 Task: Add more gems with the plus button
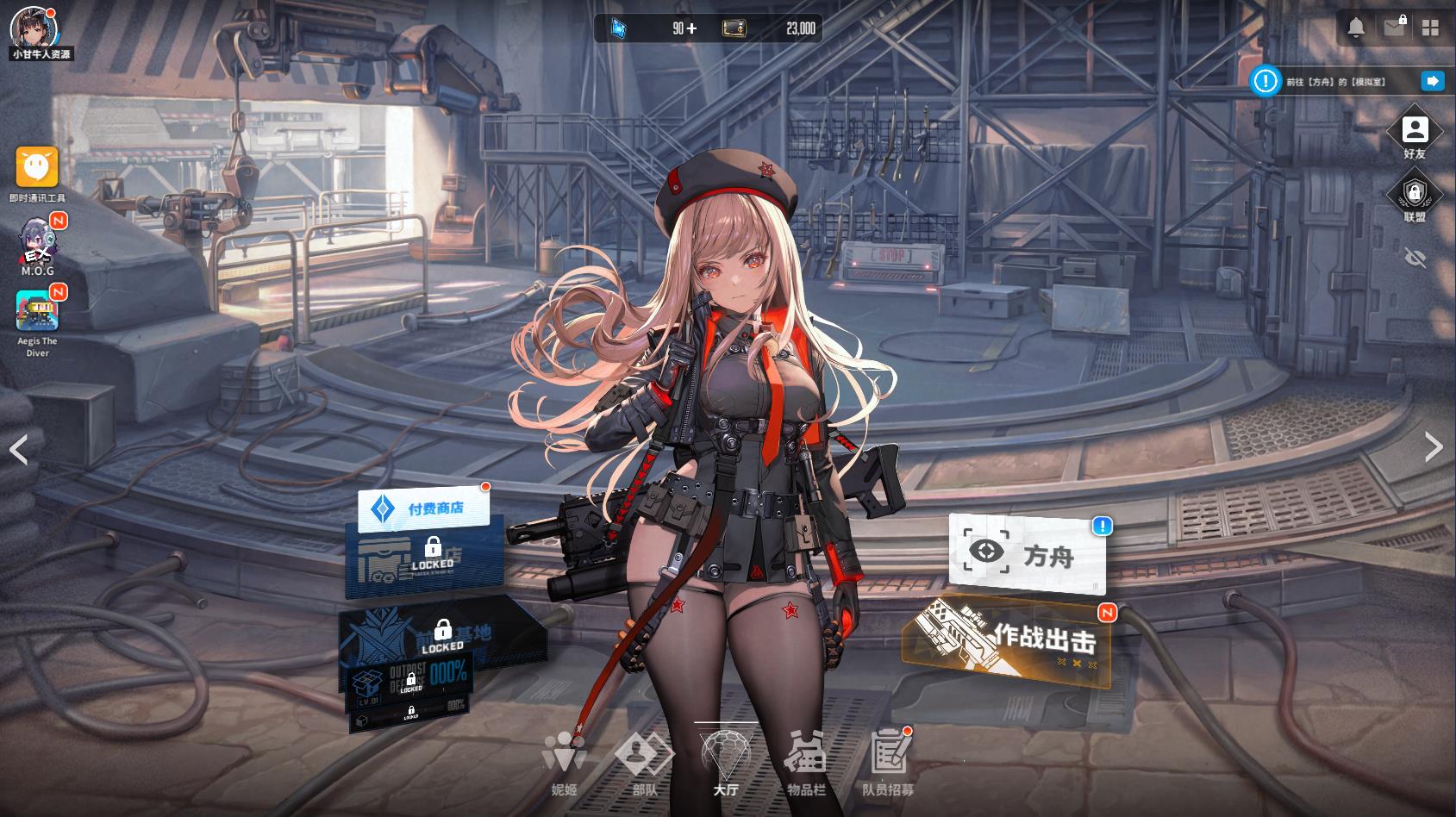pyautogui.click(x=691, y=29)
